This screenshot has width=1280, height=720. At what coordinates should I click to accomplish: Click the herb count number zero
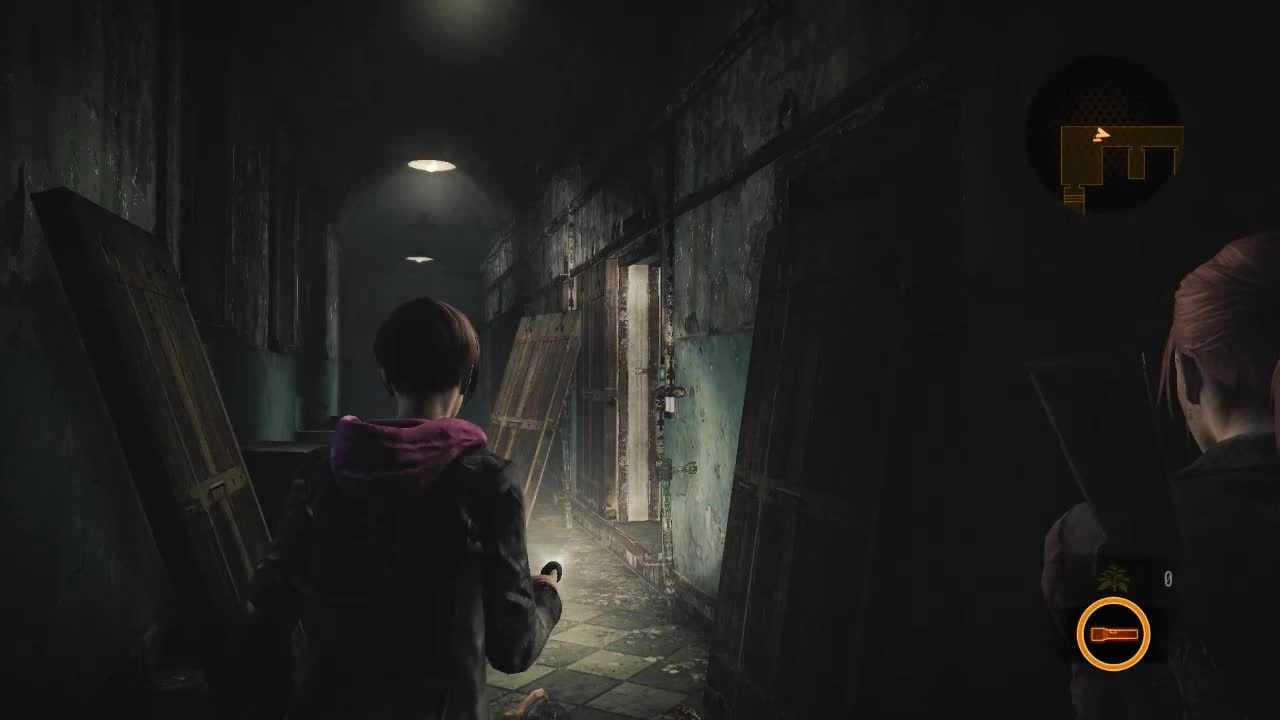1168,575
